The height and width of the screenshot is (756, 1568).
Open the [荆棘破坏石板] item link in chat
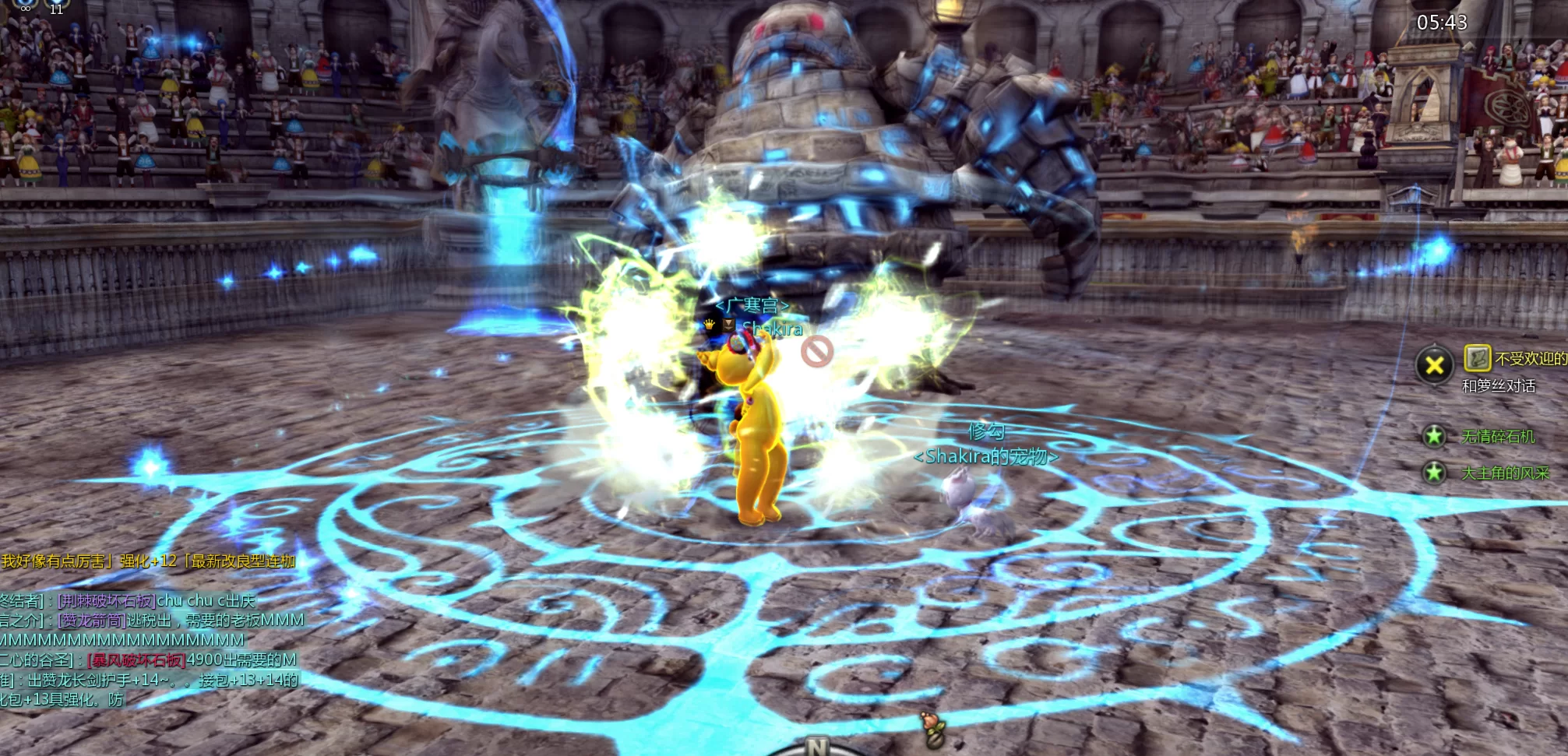point(107,601)
